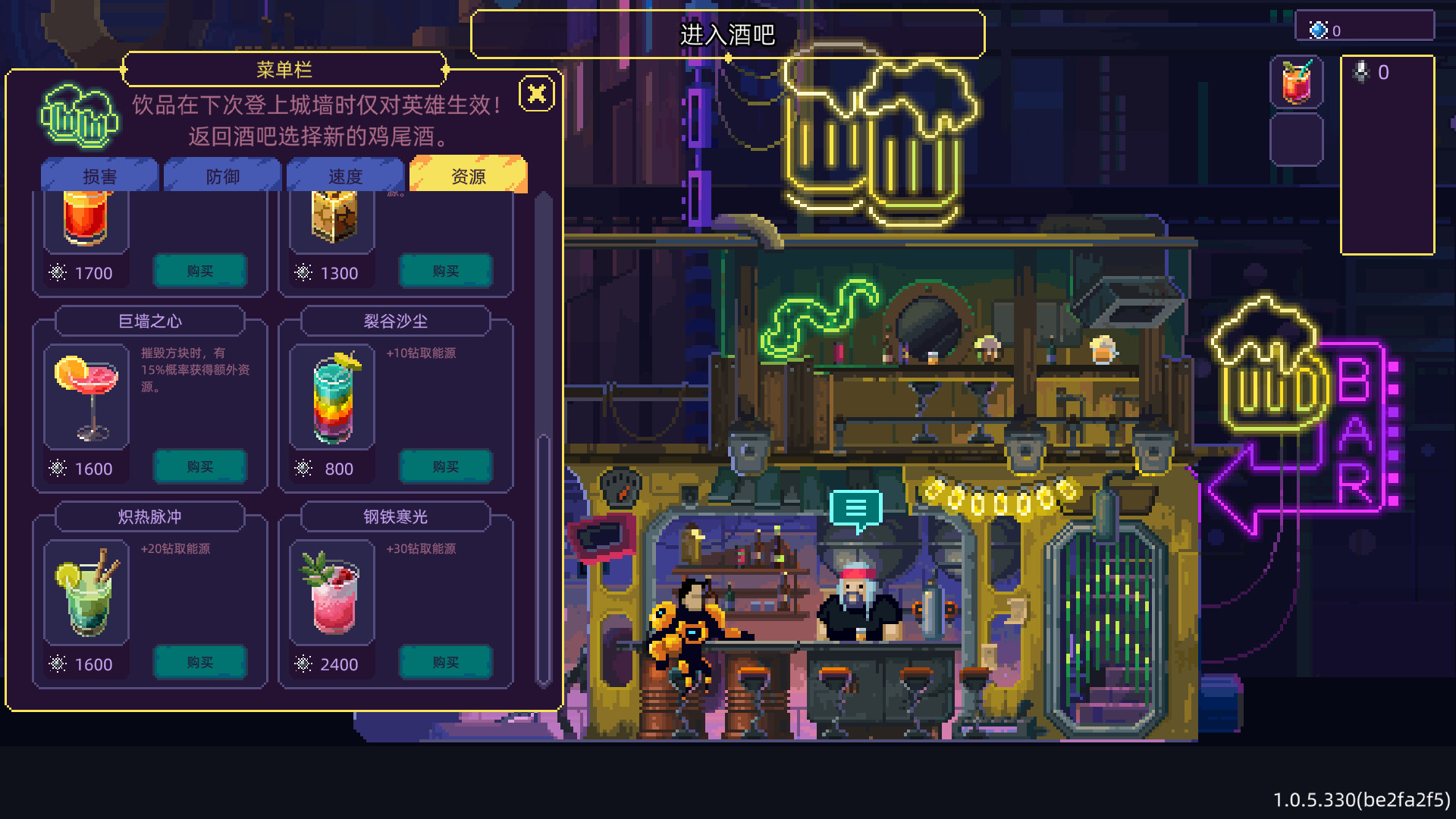This screenshot has width=1456, height=819.
Task: Purchase the 1300-cost drink
Action: [x=446, y=271]
